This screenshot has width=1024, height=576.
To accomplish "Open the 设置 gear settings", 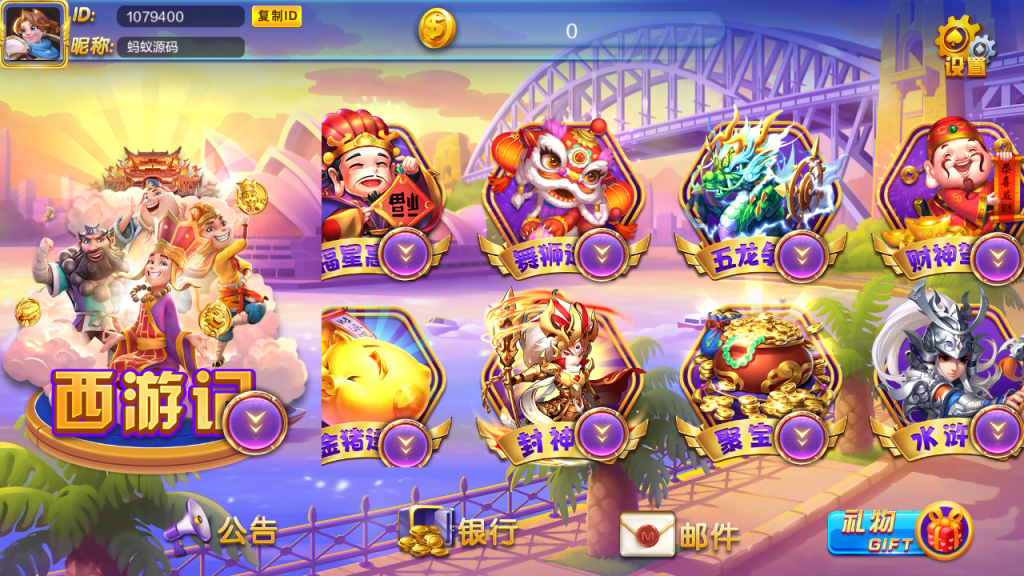I will [x=964, y=46].
